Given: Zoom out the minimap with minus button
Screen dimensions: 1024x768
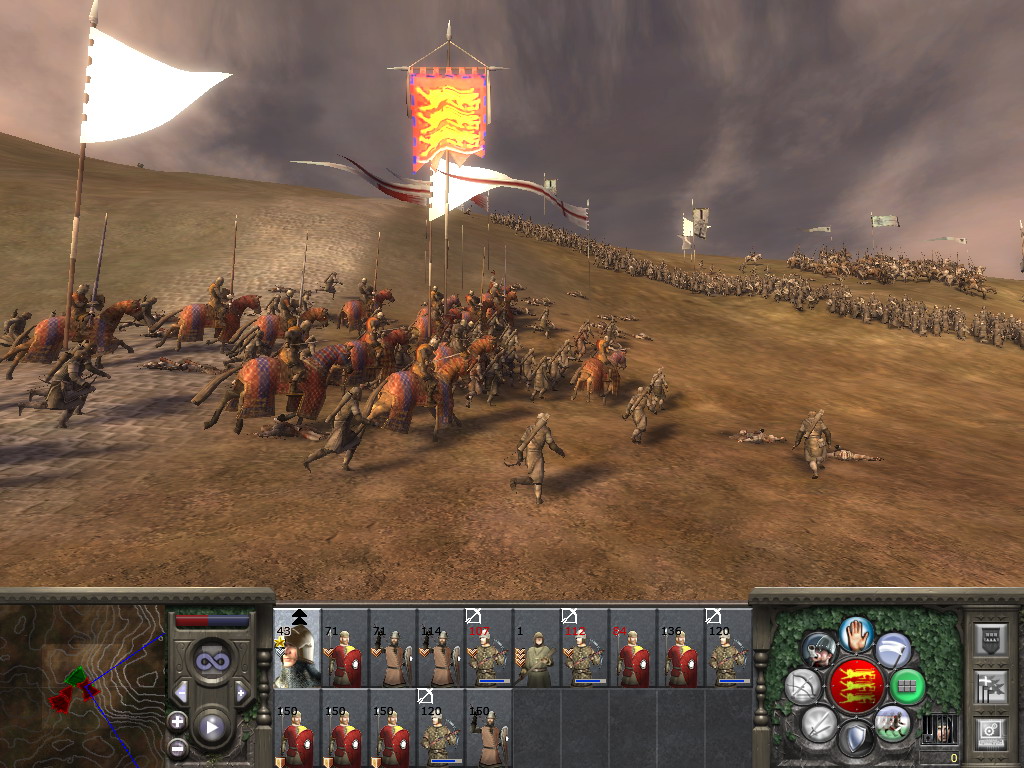Looking at the screenshot, I should (x=177, y=746).
